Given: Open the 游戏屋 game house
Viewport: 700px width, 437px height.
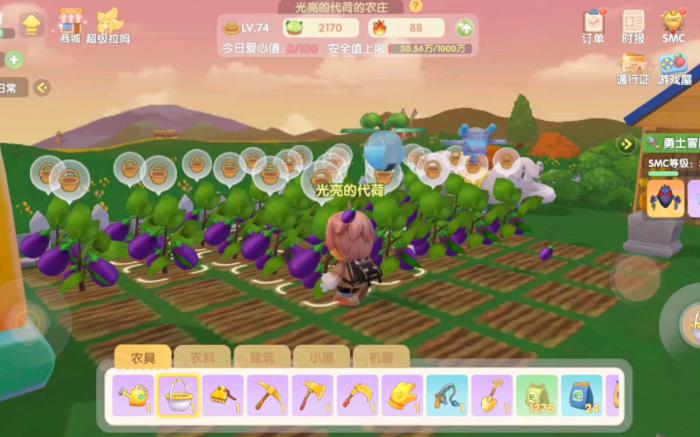Looking at the screenshot, I should 673,68.
